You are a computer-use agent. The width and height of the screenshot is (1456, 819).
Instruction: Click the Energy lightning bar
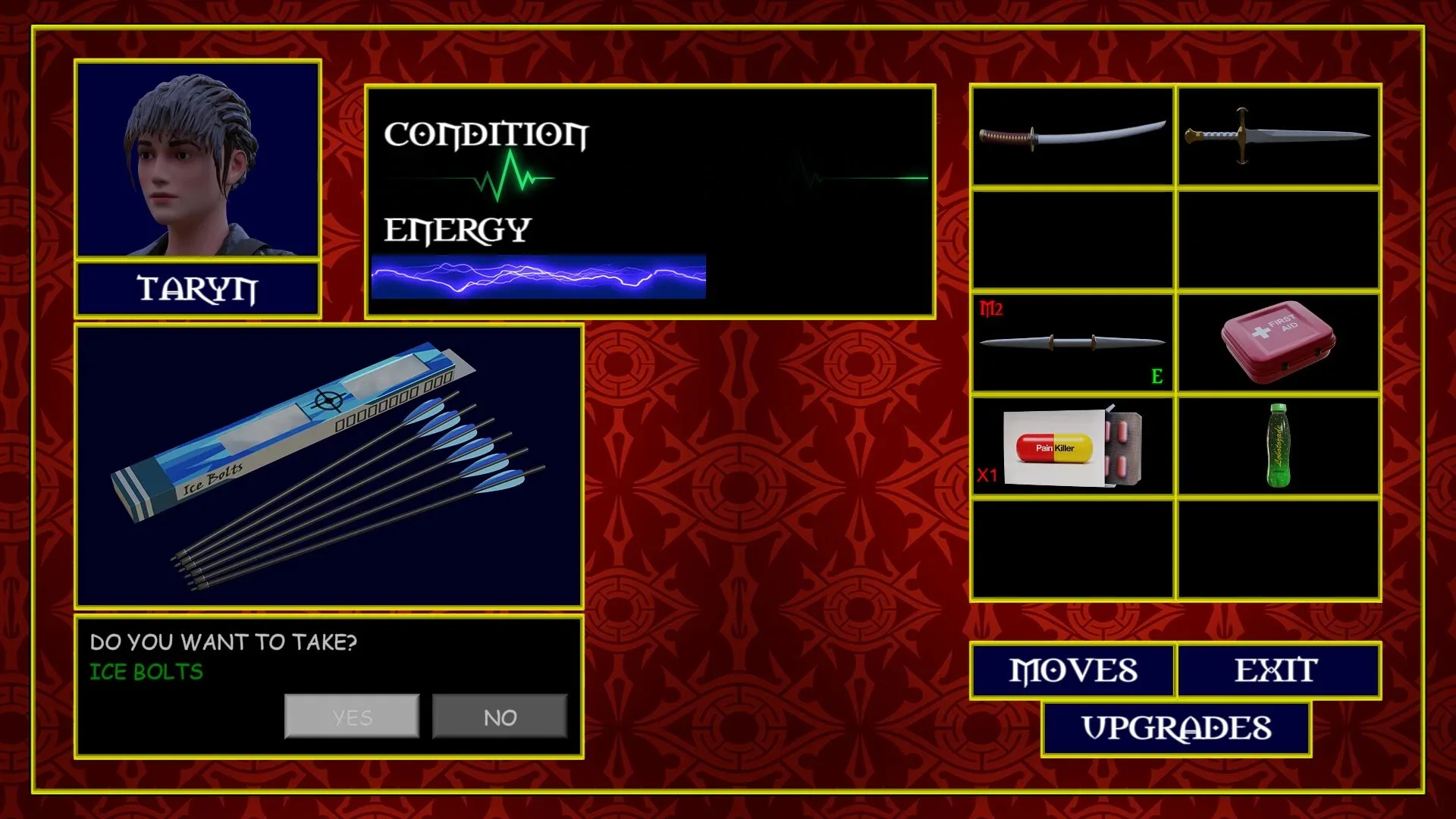pos(538,278)
